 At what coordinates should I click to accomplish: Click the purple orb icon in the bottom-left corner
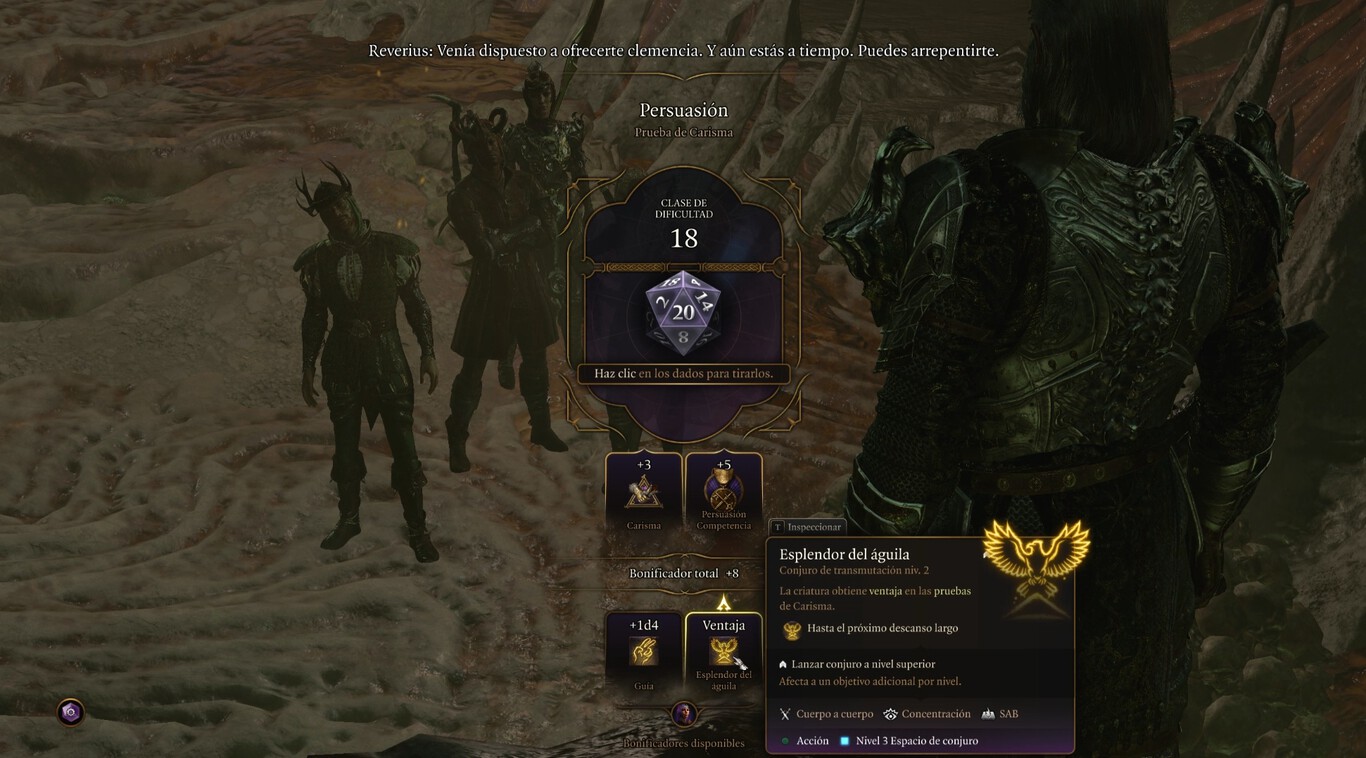[x=69, y=713]
